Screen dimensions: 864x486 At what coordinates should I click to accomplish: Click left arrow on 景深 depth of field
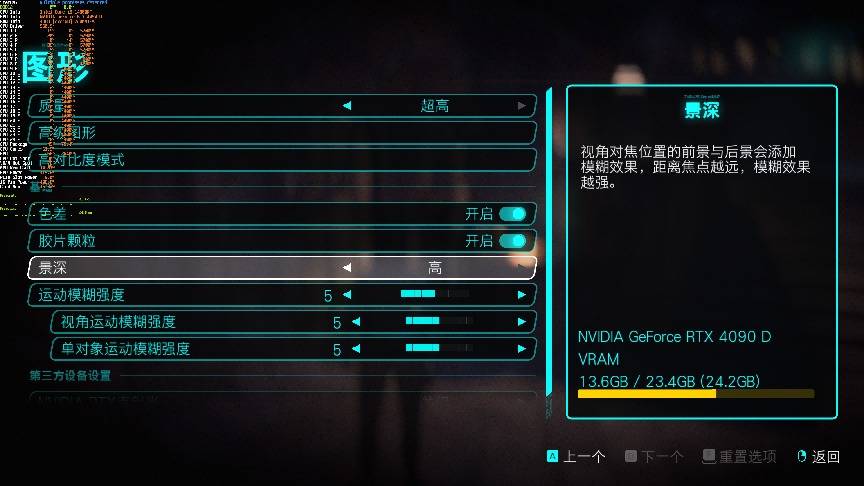click(x=347, y=268)
